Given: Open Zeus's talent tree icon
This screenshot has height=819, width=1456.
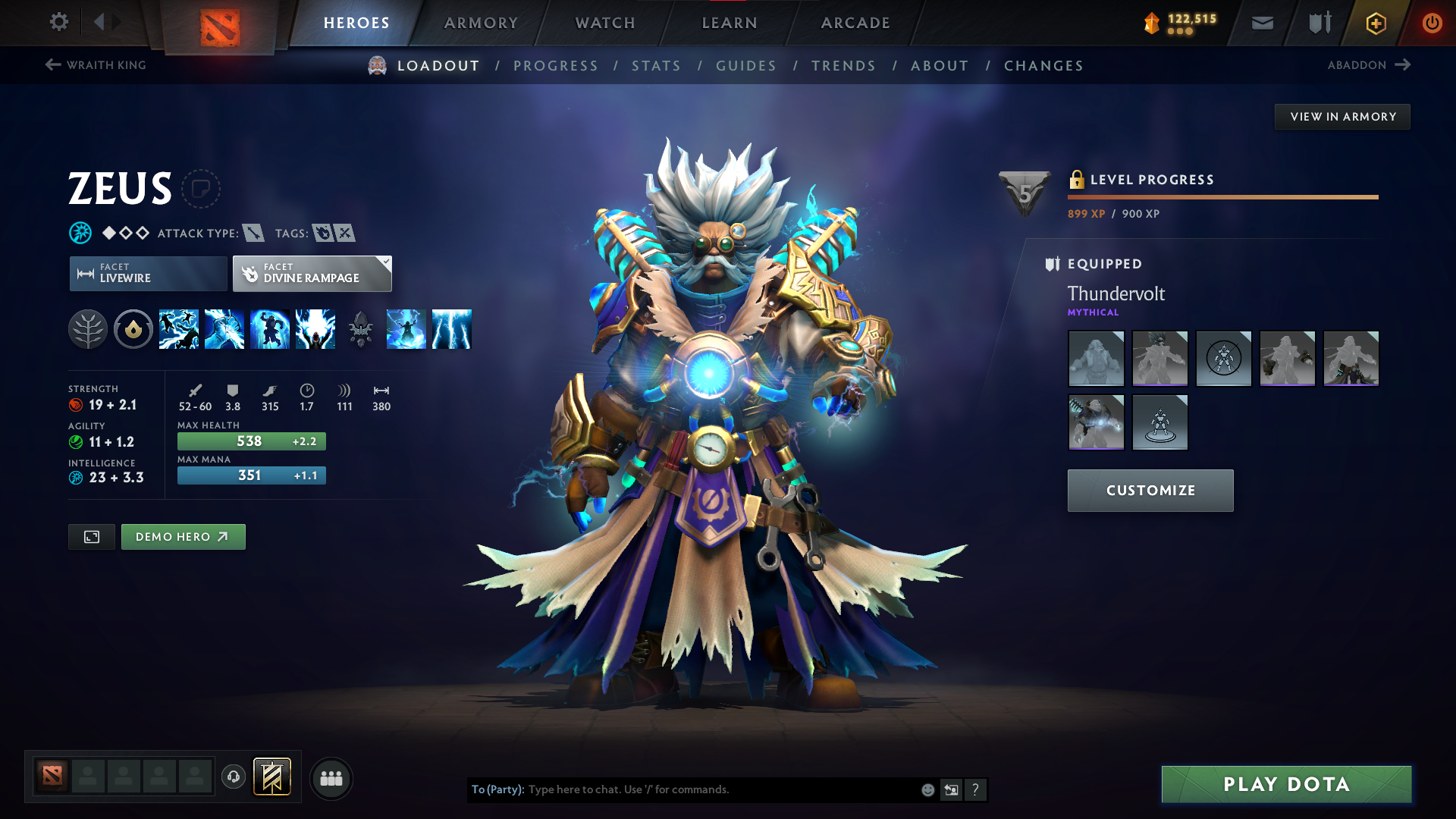Looking at the screenshot, I should (x=88, y=328).
